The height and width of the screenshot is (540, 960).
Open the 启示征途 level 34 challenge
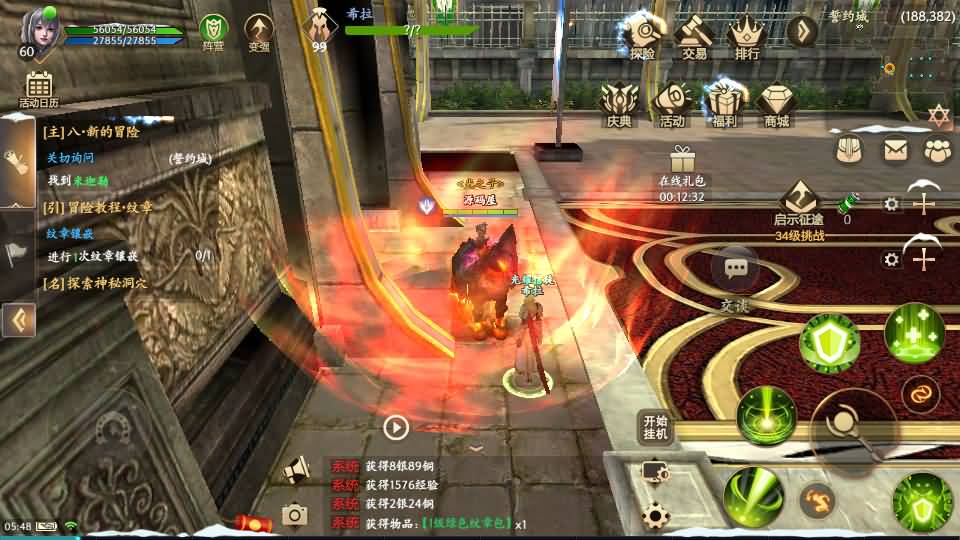coord(799,207)
